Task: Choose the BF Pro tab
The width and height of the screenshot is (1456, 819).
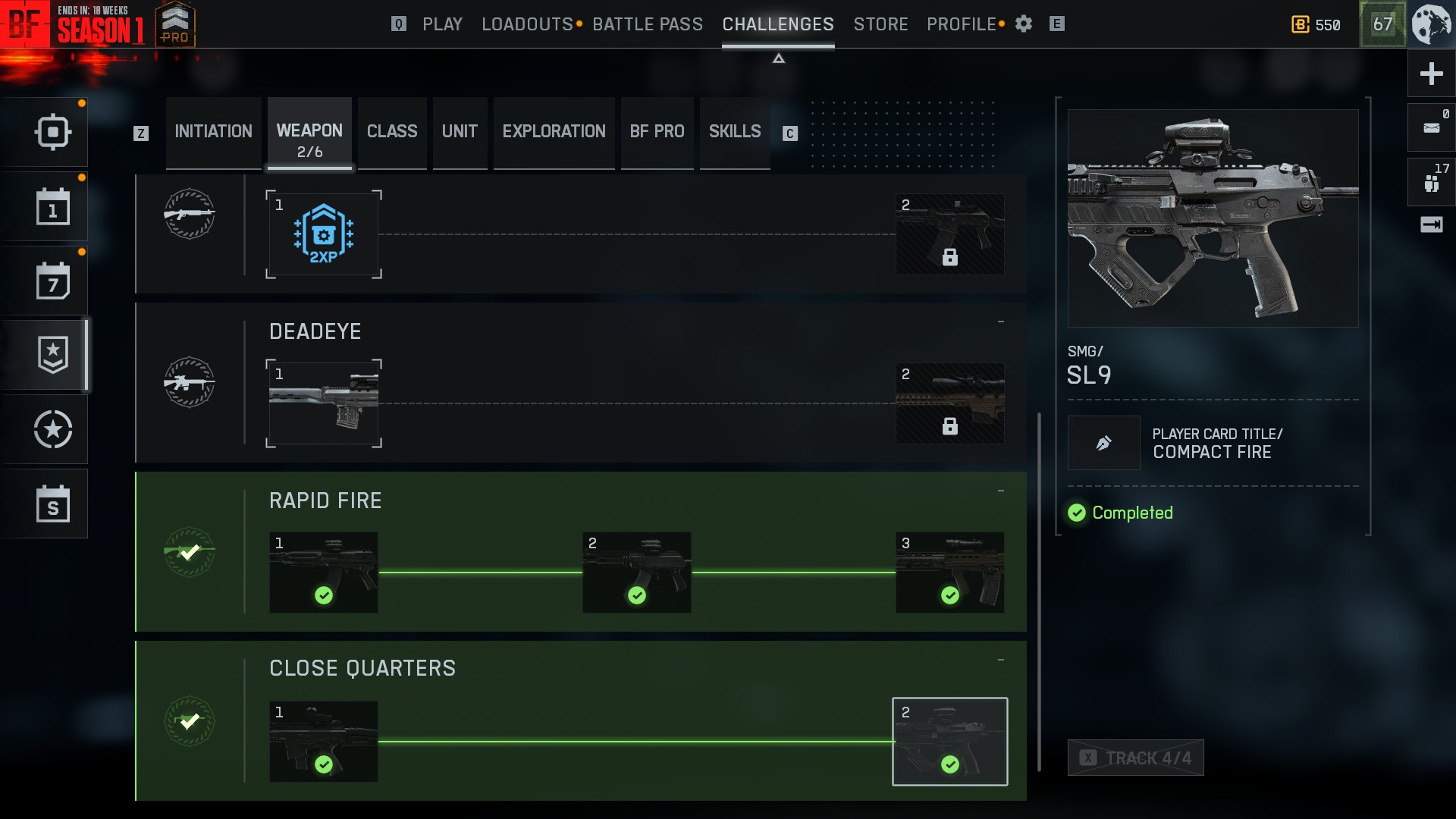Action: (657, 132)
